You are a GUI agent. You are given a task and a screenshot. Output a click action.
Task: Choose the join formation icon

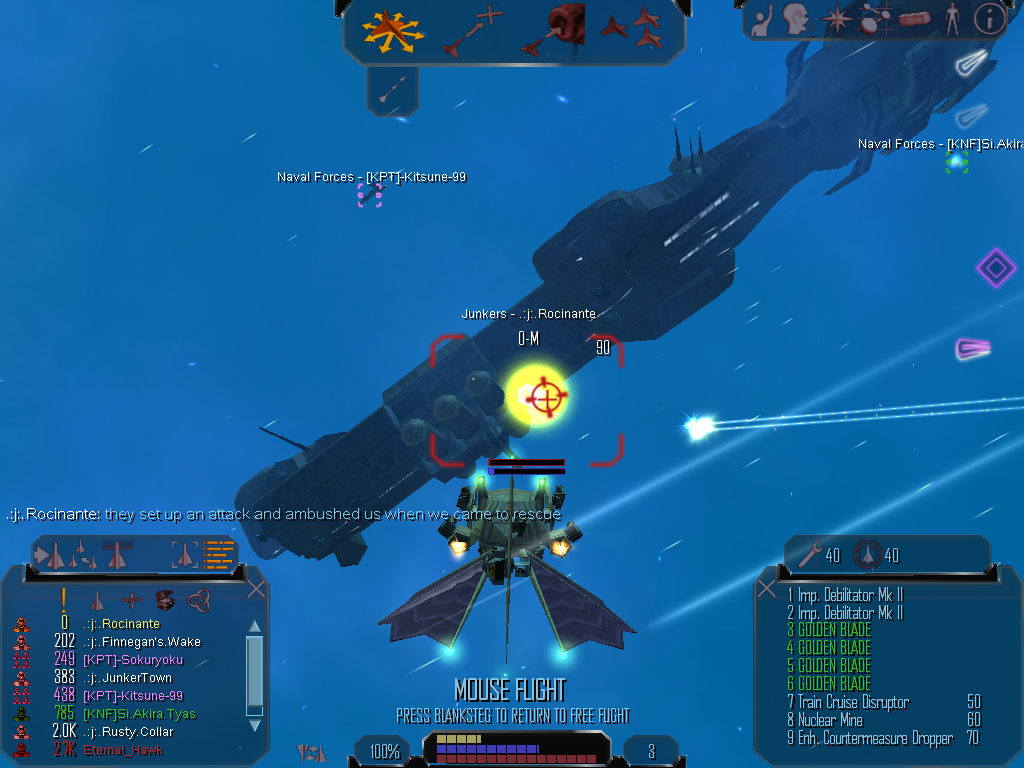632,28
